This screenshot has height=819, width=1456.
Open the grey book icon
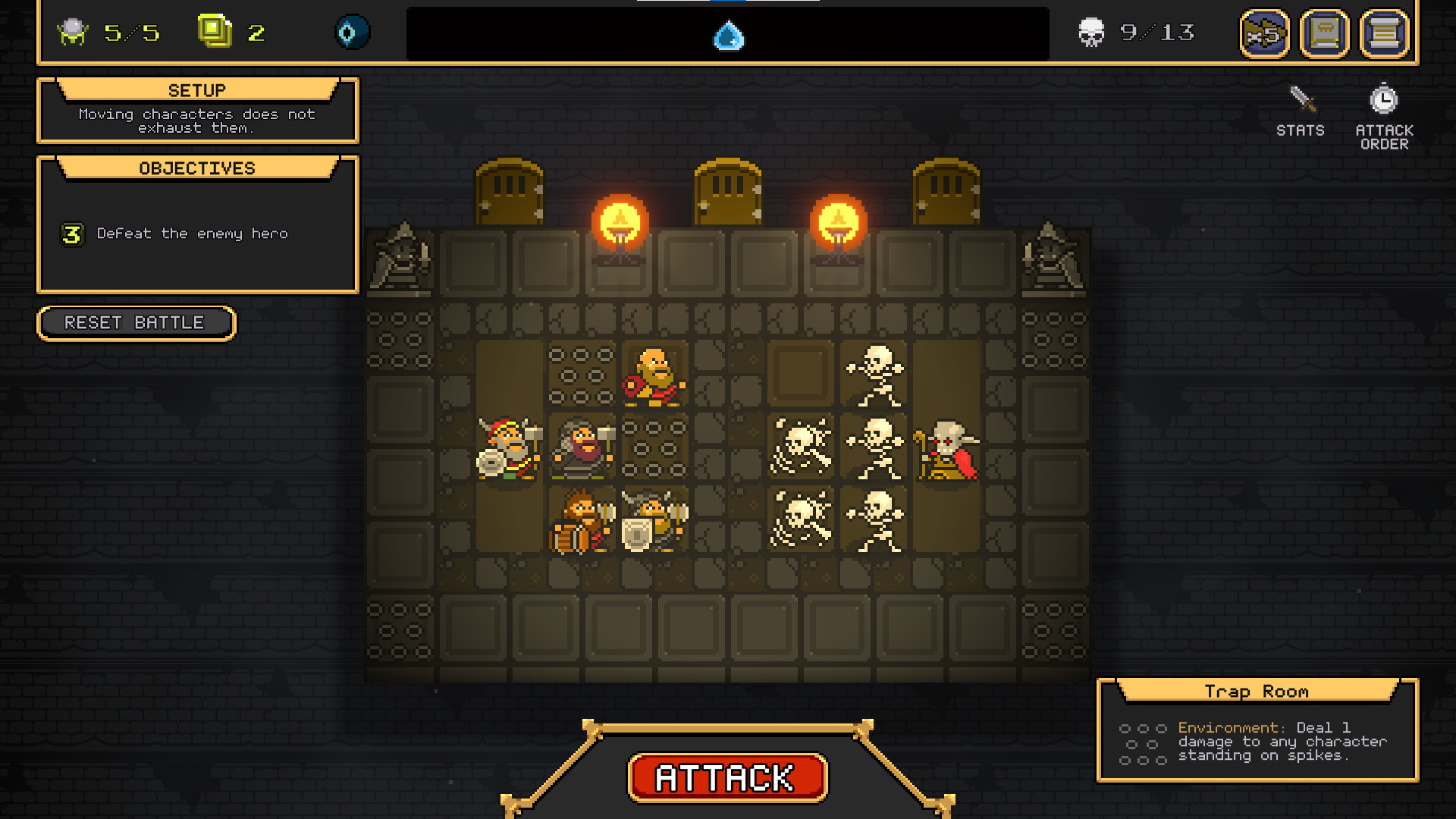[x=1324, y=34]
